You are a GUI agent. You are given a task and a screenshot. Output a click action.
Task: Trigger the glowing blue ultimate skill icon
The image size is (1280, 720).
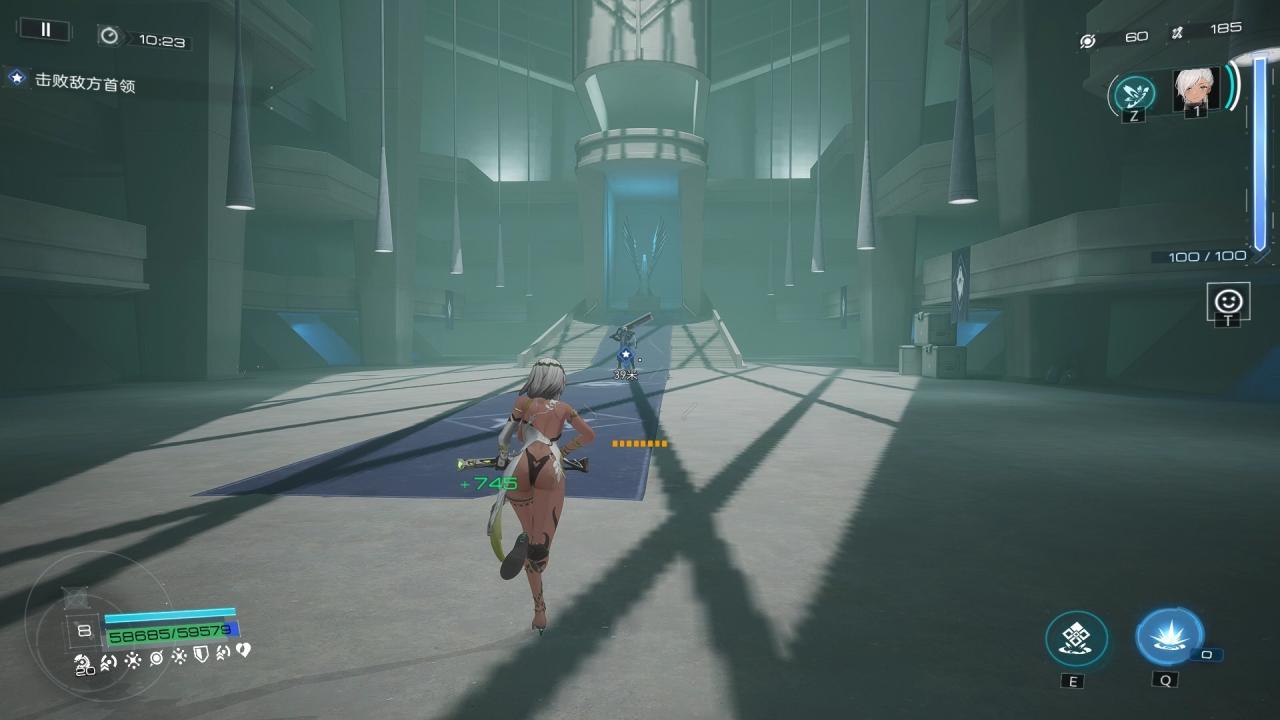(x=1169, y=637)
